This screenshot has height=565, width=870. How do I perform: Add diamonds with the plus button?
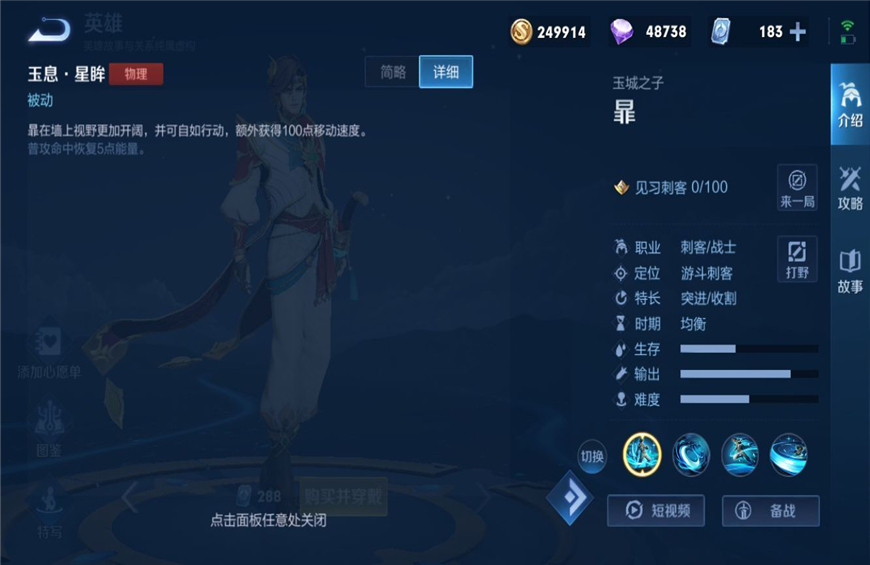tap(798, 32)
